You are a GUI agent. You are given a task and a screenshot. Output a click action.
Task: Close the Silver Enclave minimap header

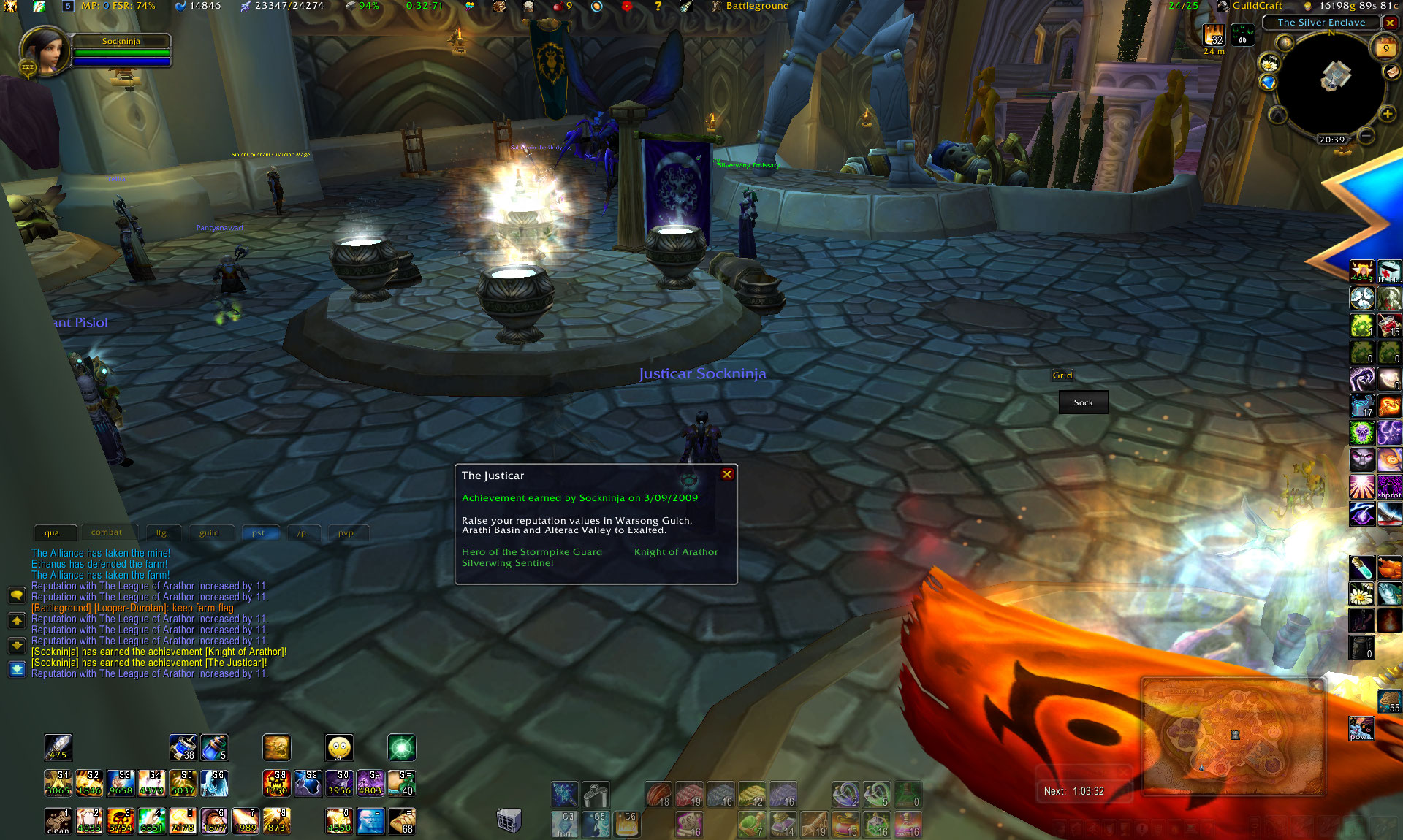(x=1390, y=23)
